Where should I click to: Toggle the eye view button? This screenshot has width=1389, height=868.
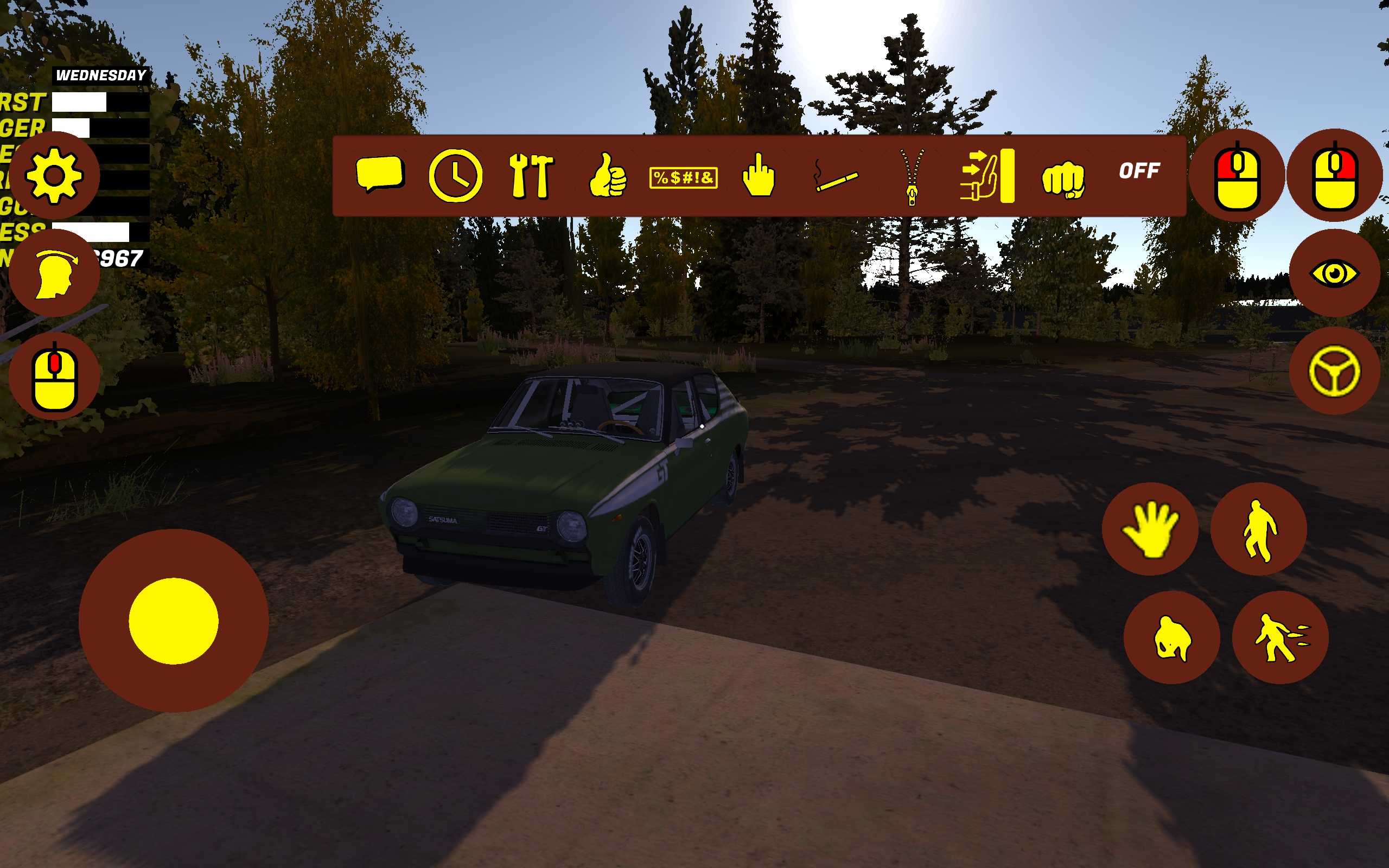pyautogui.click(x=1335, y=273)
